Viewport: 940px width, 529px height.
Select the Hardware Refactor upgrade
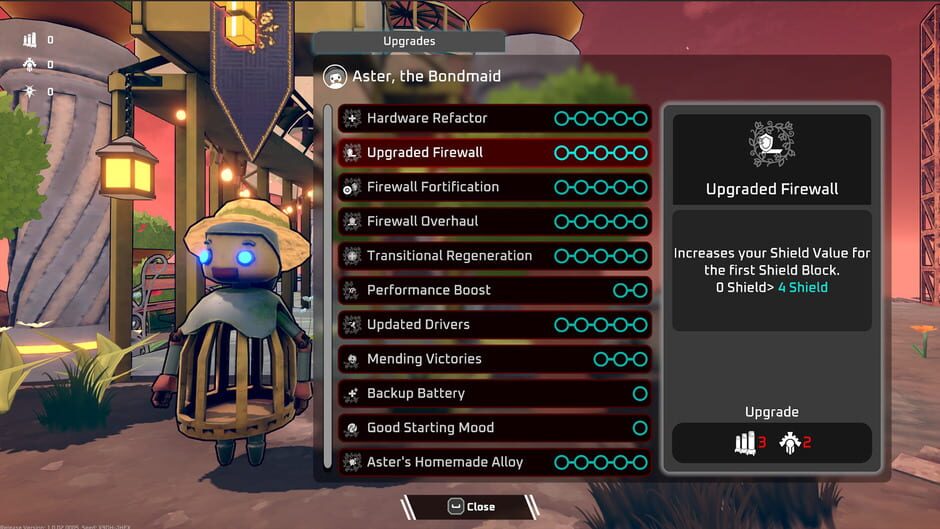coord(494,118)
